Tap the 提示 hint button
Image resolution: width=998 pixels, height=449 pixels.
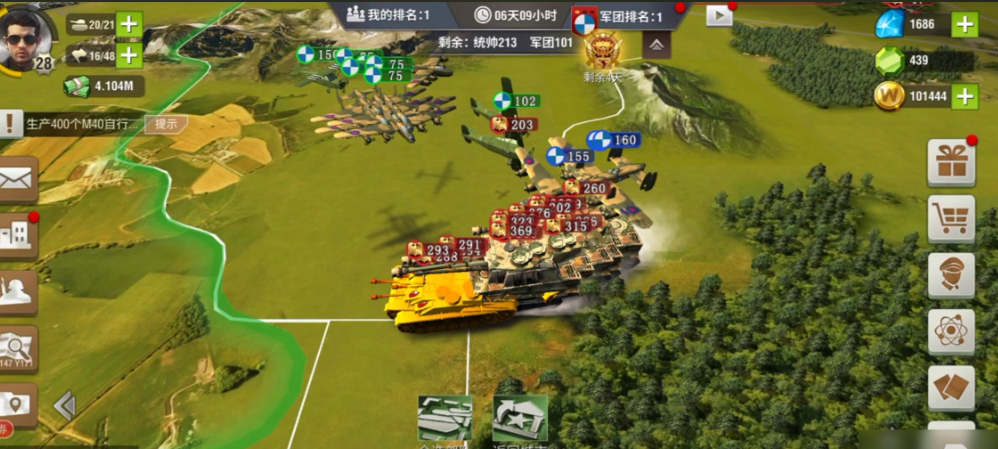[166, 124]
